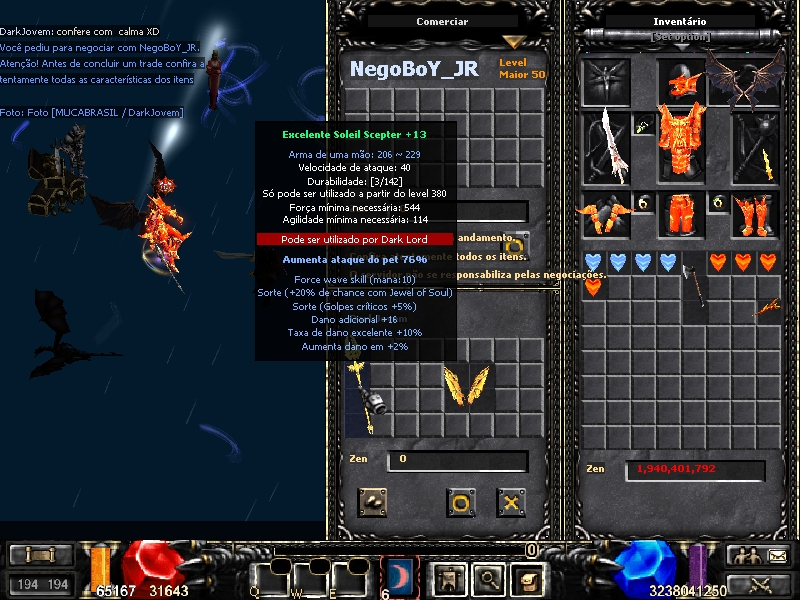Select the equipped orange helmet slot
The image size is (800, 600).
(x=682, y=81)
